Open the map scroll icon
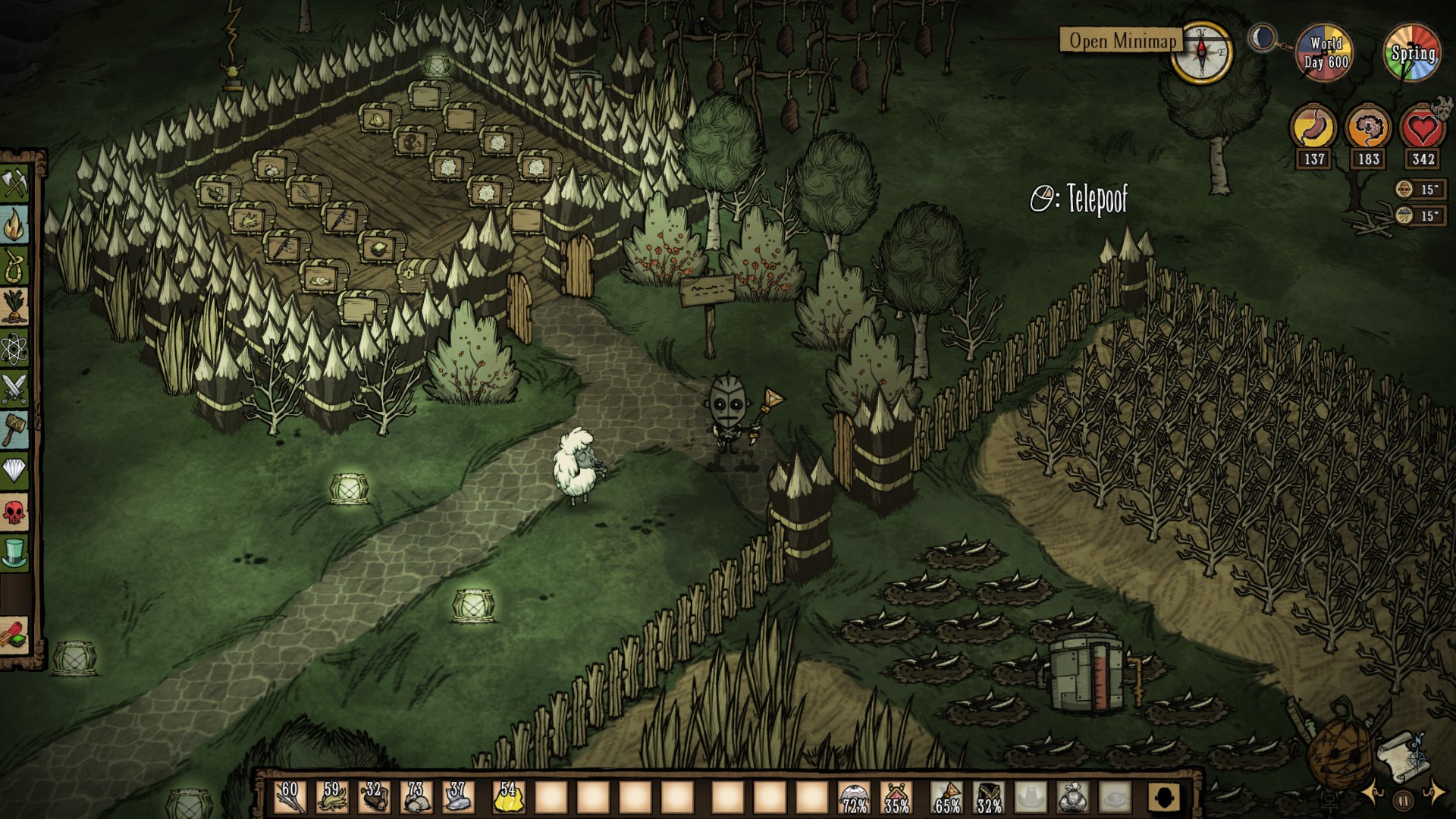Viewport: 1456px width, 819px height. click(x=1402, y=758)
